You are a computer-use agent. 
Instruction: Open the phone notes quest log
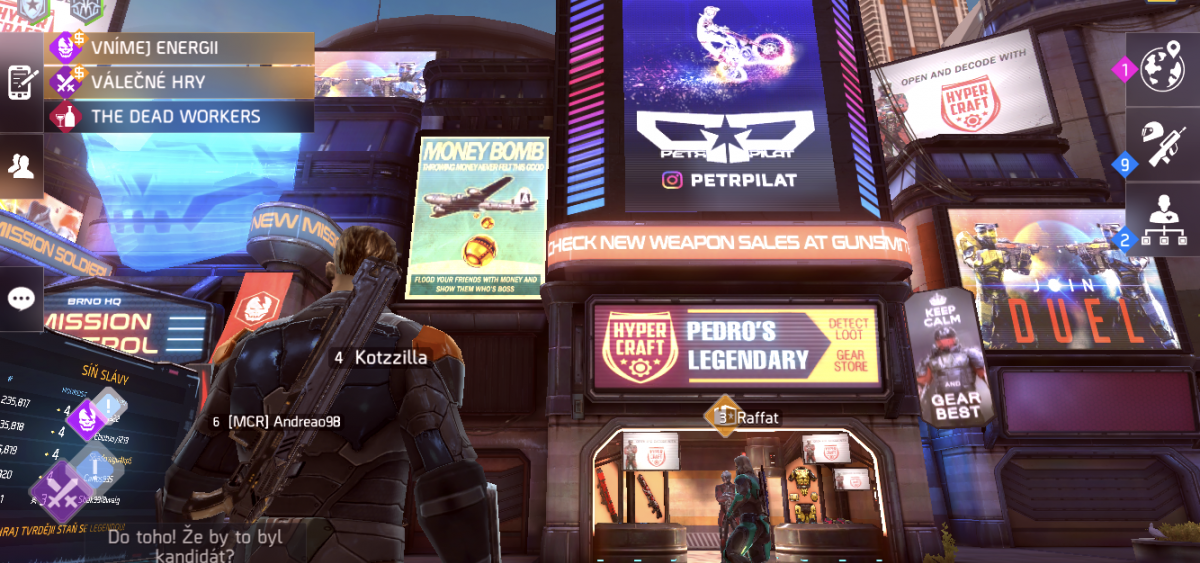(21, 82)
